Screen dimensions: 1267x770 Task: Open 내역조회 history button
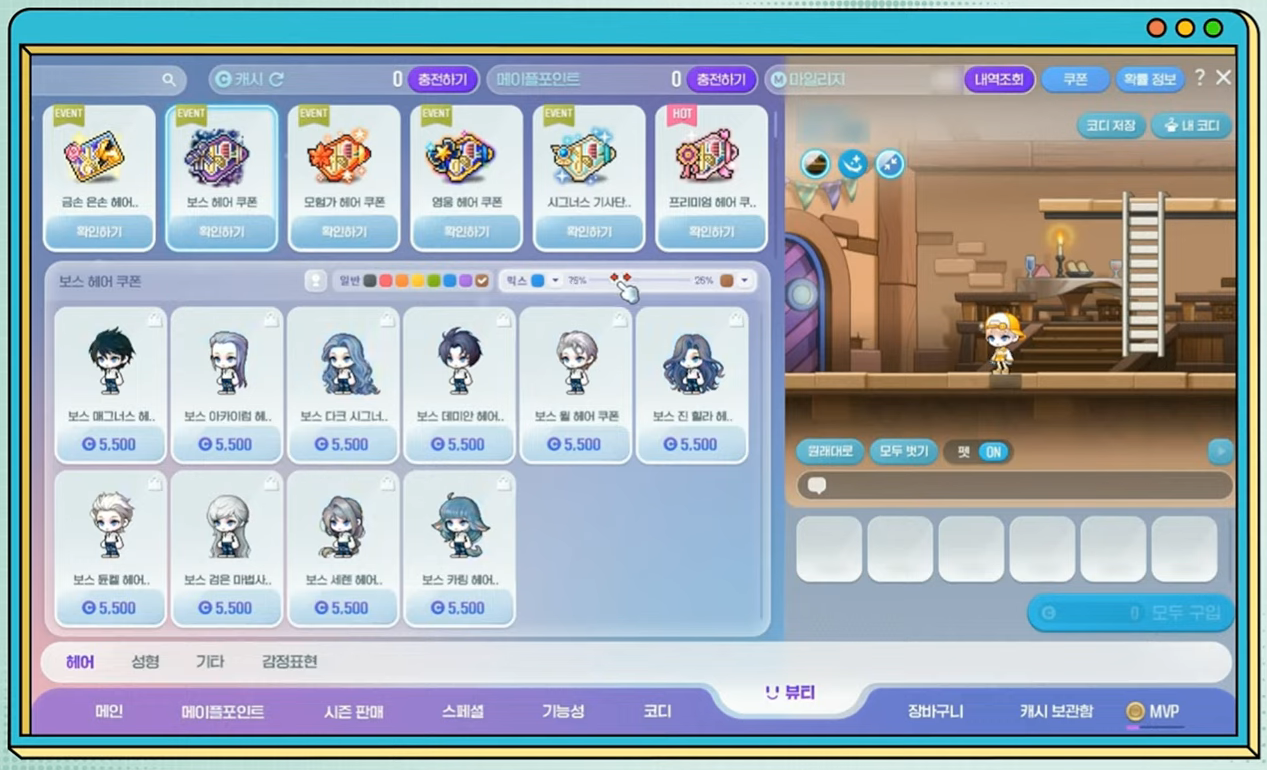(998, 79)
